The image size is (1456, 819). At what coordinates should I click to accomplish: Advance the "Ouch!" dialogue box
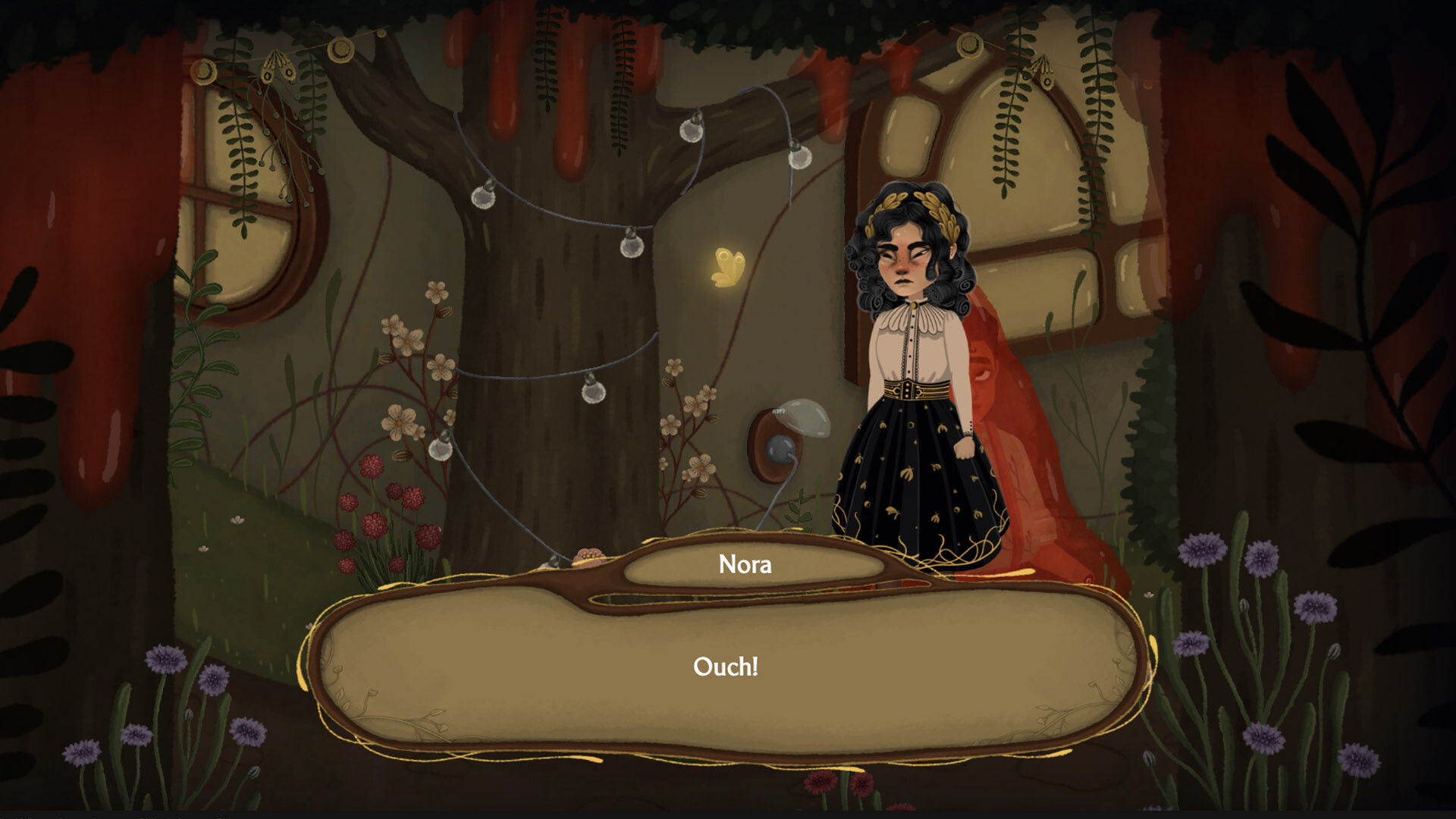click(726, 667)
